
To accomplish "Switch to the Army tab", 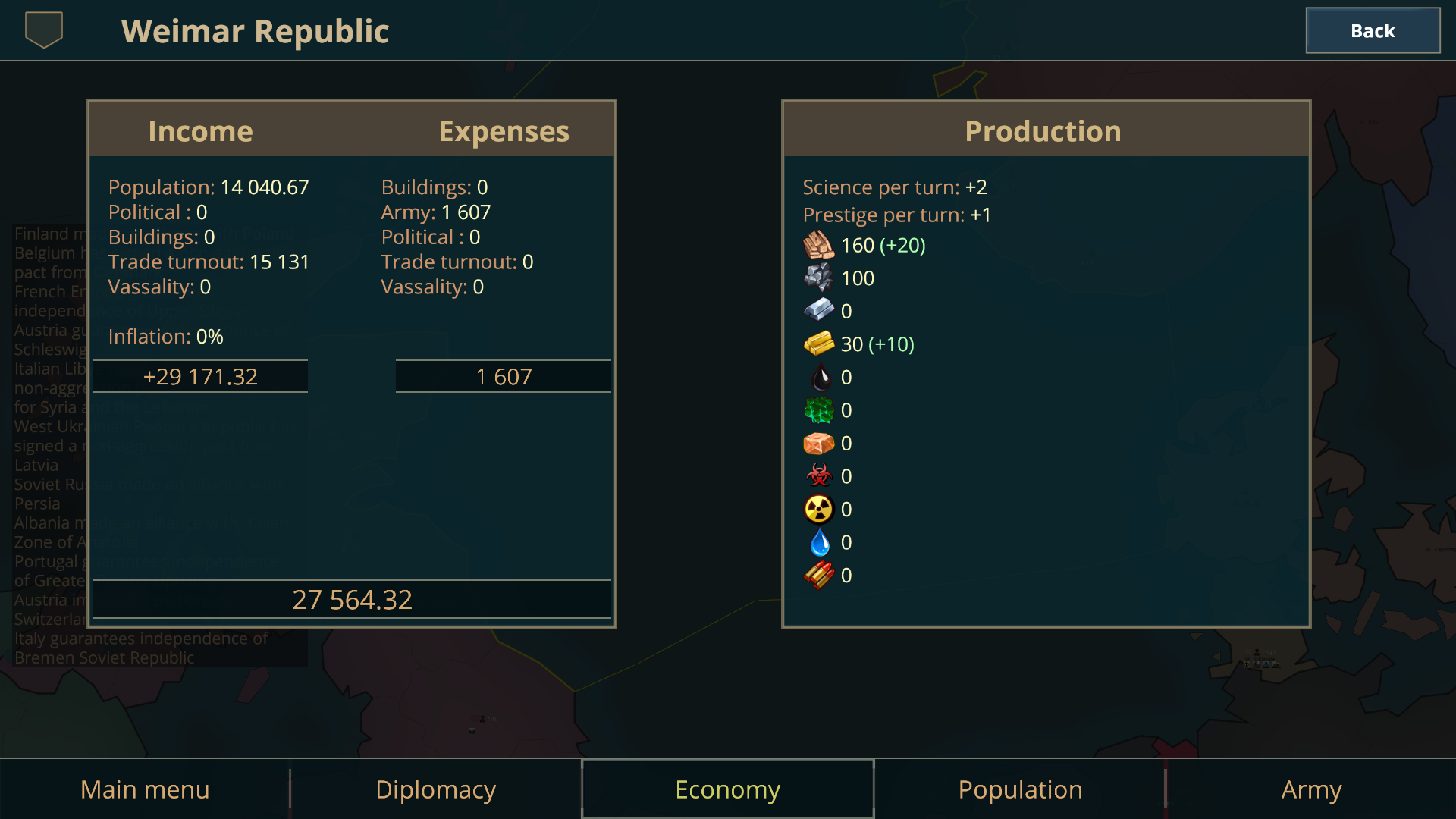I will point(1311,789).
